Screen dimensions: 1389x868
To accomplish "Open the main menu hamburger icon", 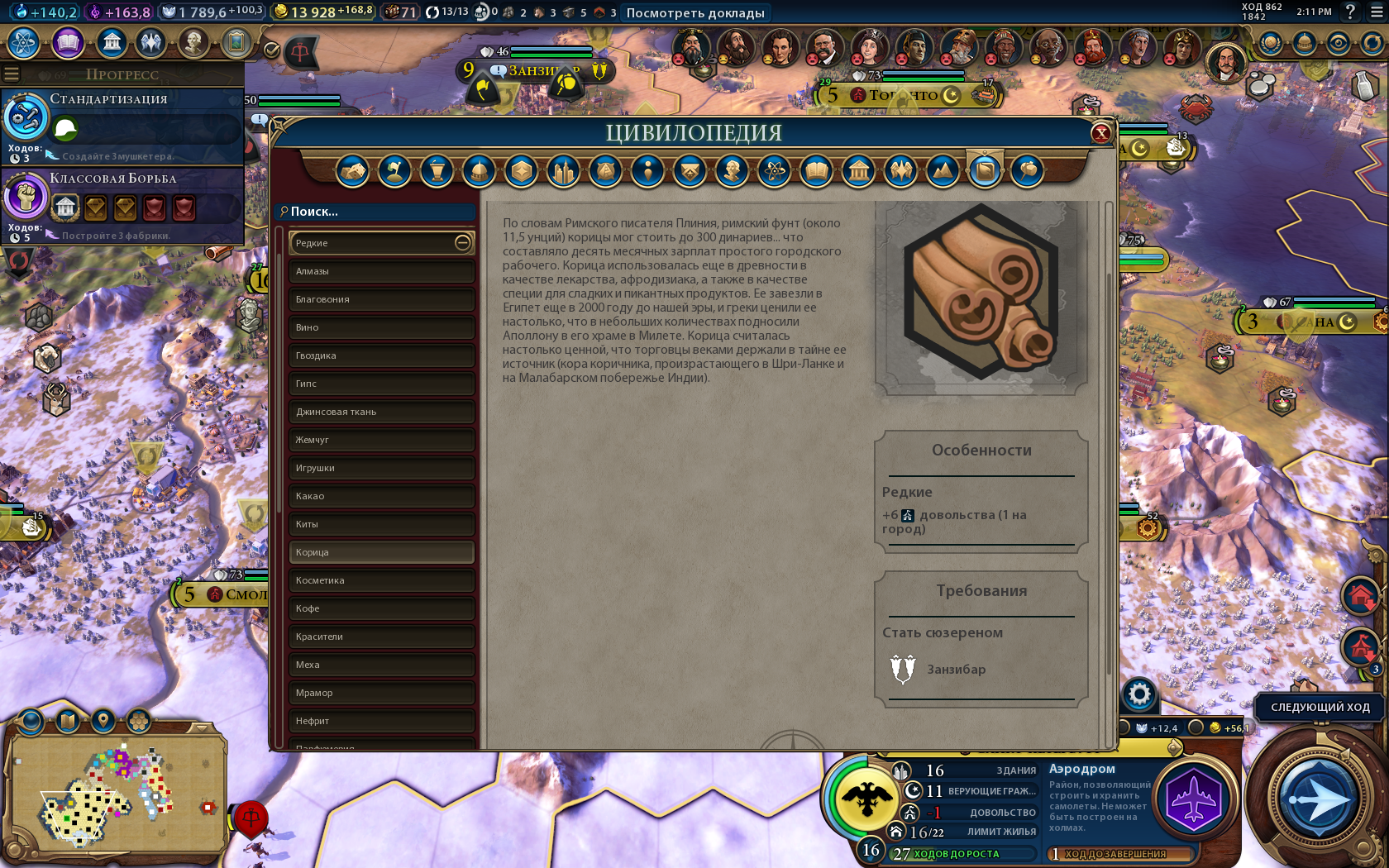I will coord(1376,12).
